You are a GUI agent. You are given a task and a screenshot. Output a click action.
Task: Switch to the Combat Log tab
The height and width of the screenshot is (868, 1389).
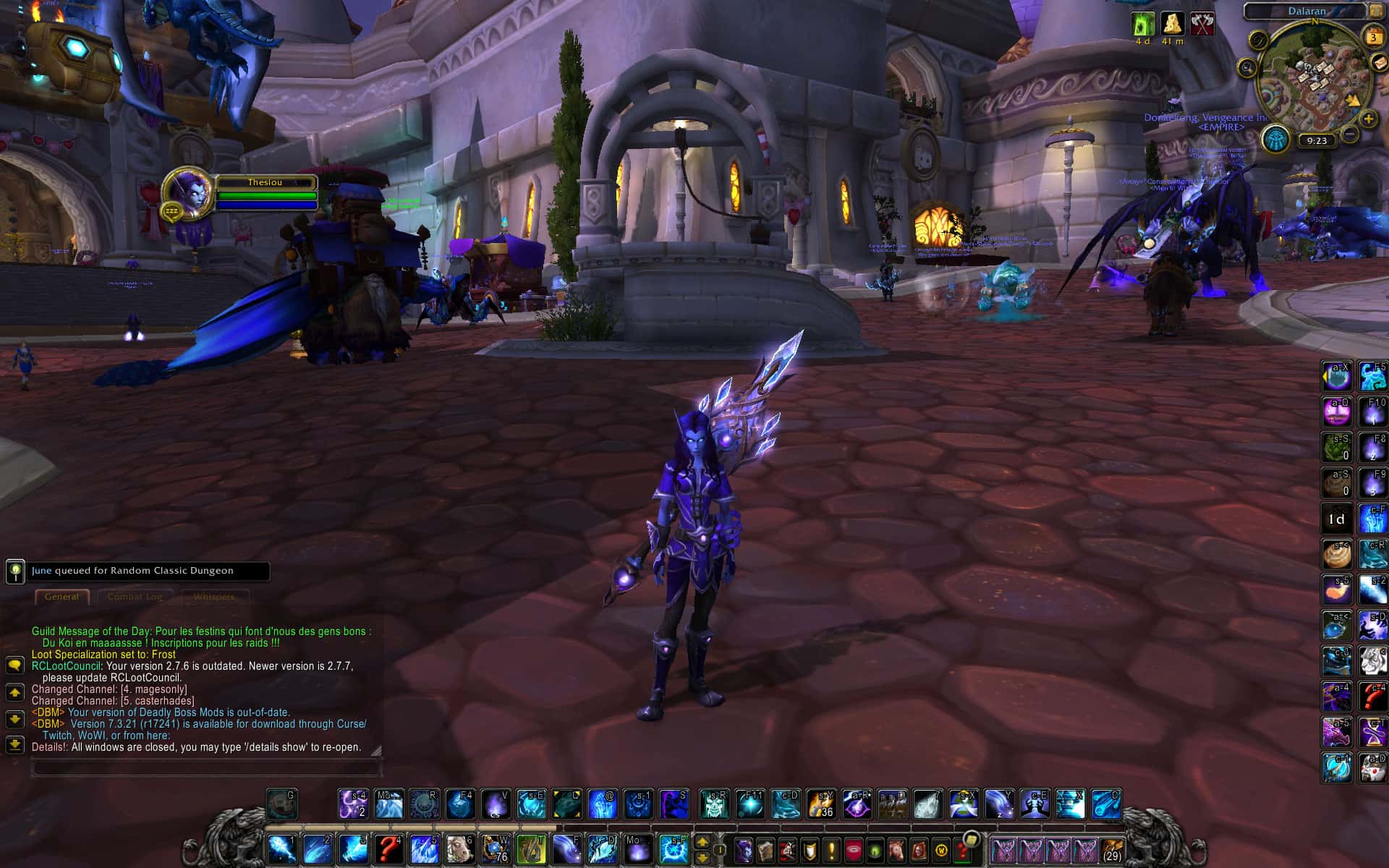(135, 596)
